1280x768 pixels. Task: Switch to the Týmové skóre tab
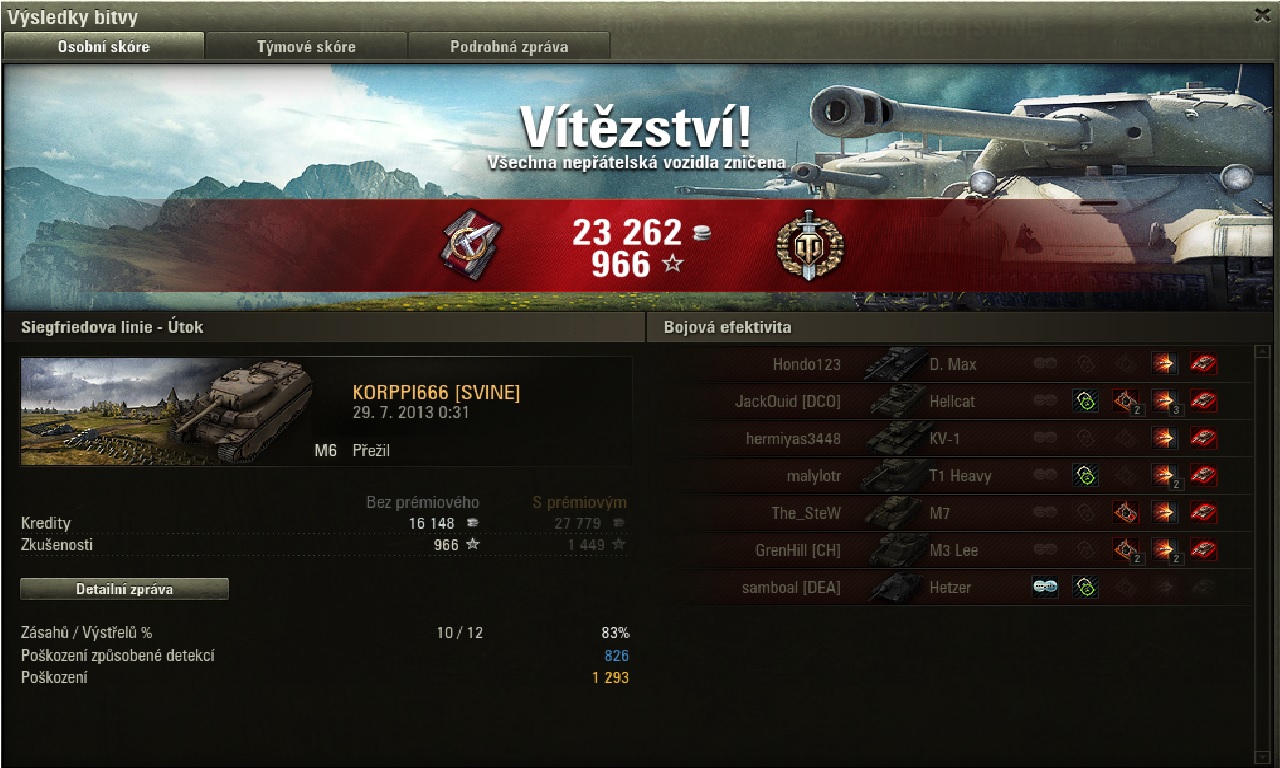pos(306,46)
